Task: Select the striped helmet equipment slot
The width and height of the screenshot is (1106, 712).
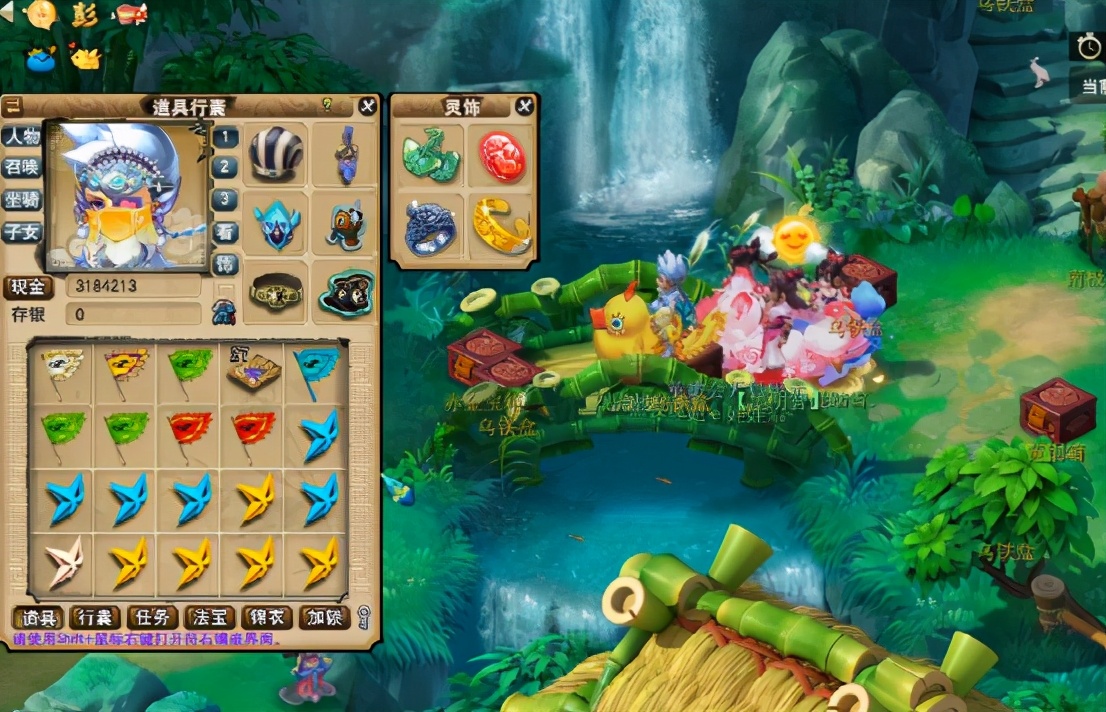Action: point(276,154)
